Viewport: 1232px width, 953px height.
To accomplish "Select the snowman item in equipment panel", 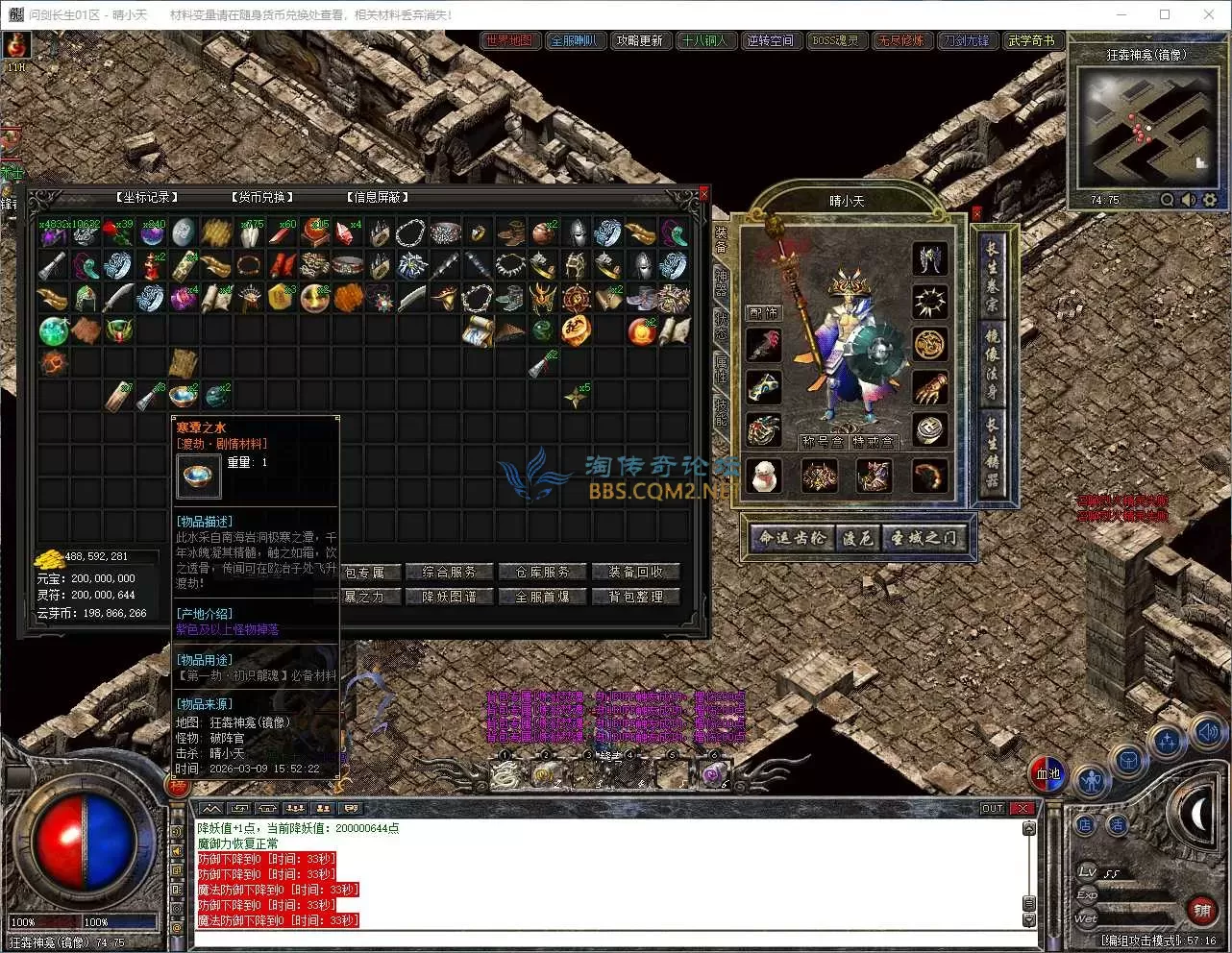I will click(x=764, y=476).
